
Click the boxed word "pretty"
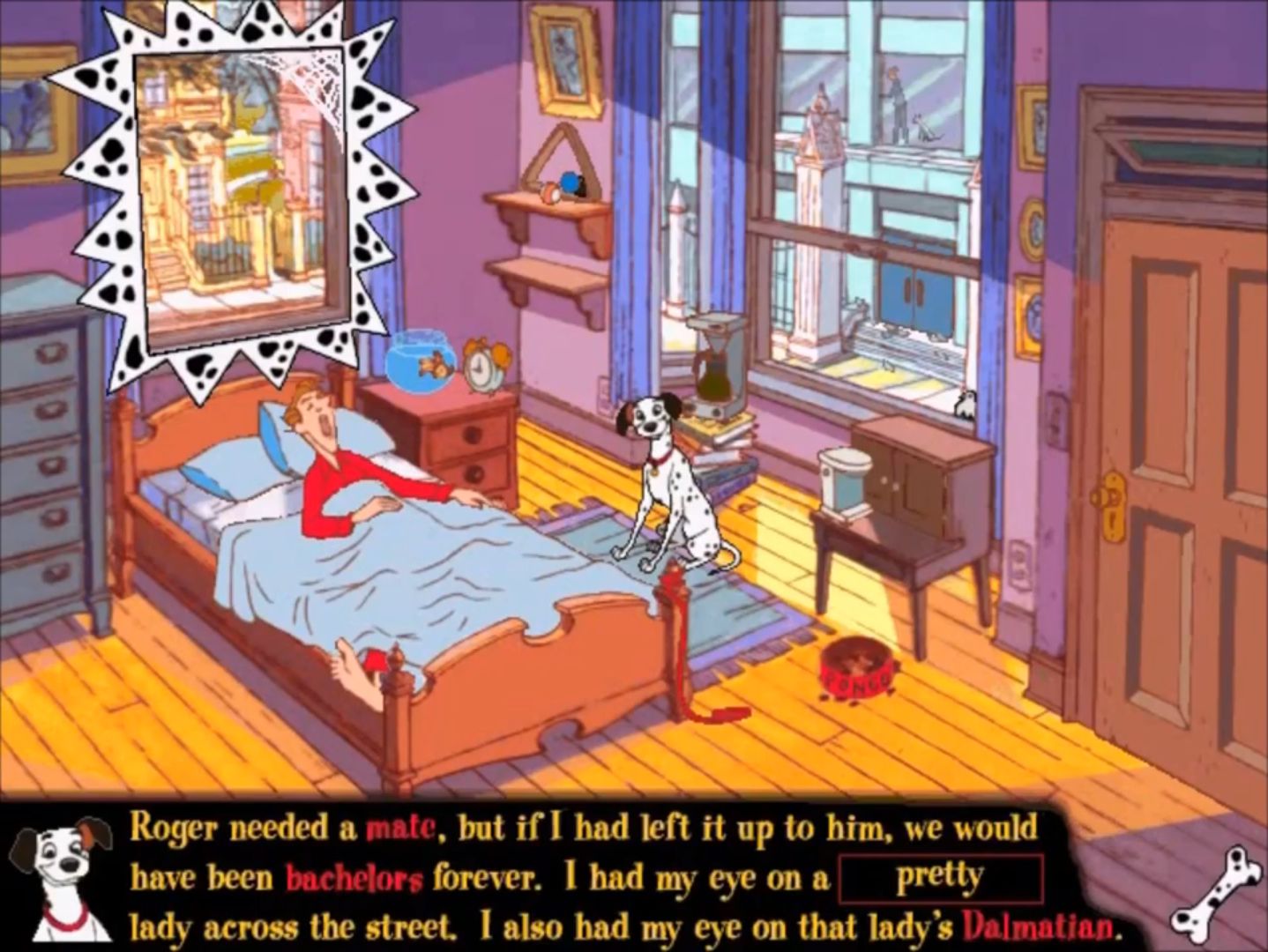click(x=940, y=877)
